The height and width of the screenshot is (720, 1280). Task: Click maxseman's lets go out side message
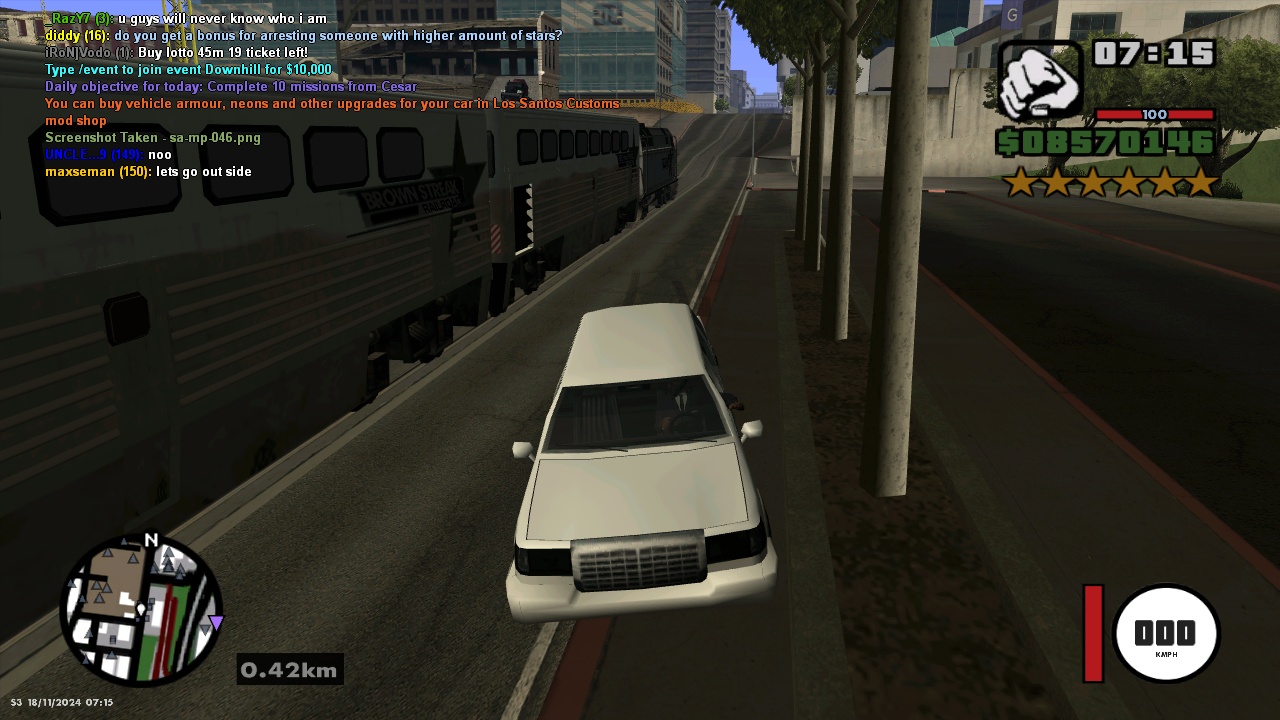(148, 171)
